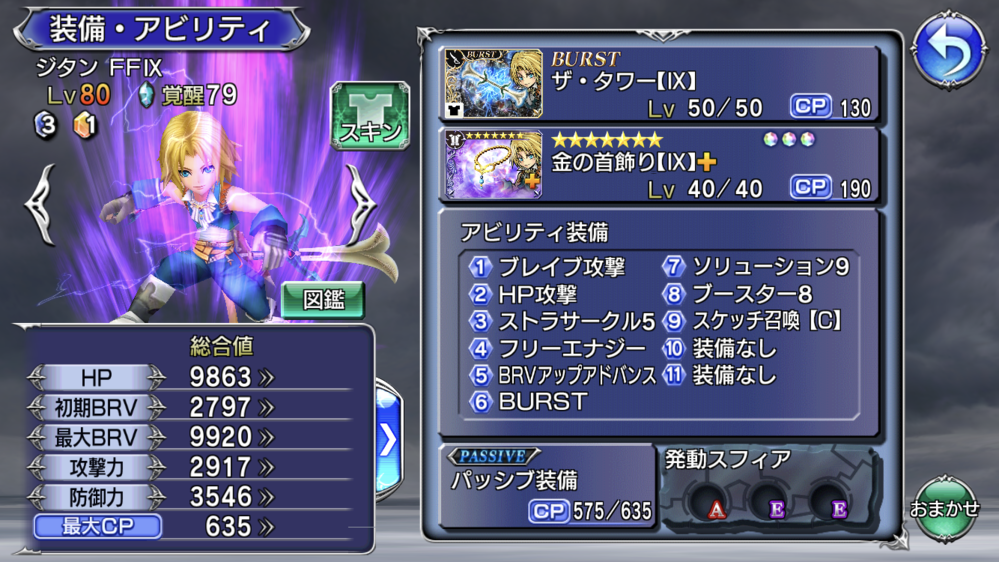Screen dimensions: 999x562
Task: Select the スケッチ召喚【C】 ability entry
Action: pyautogui.click(x=764, y=321)
